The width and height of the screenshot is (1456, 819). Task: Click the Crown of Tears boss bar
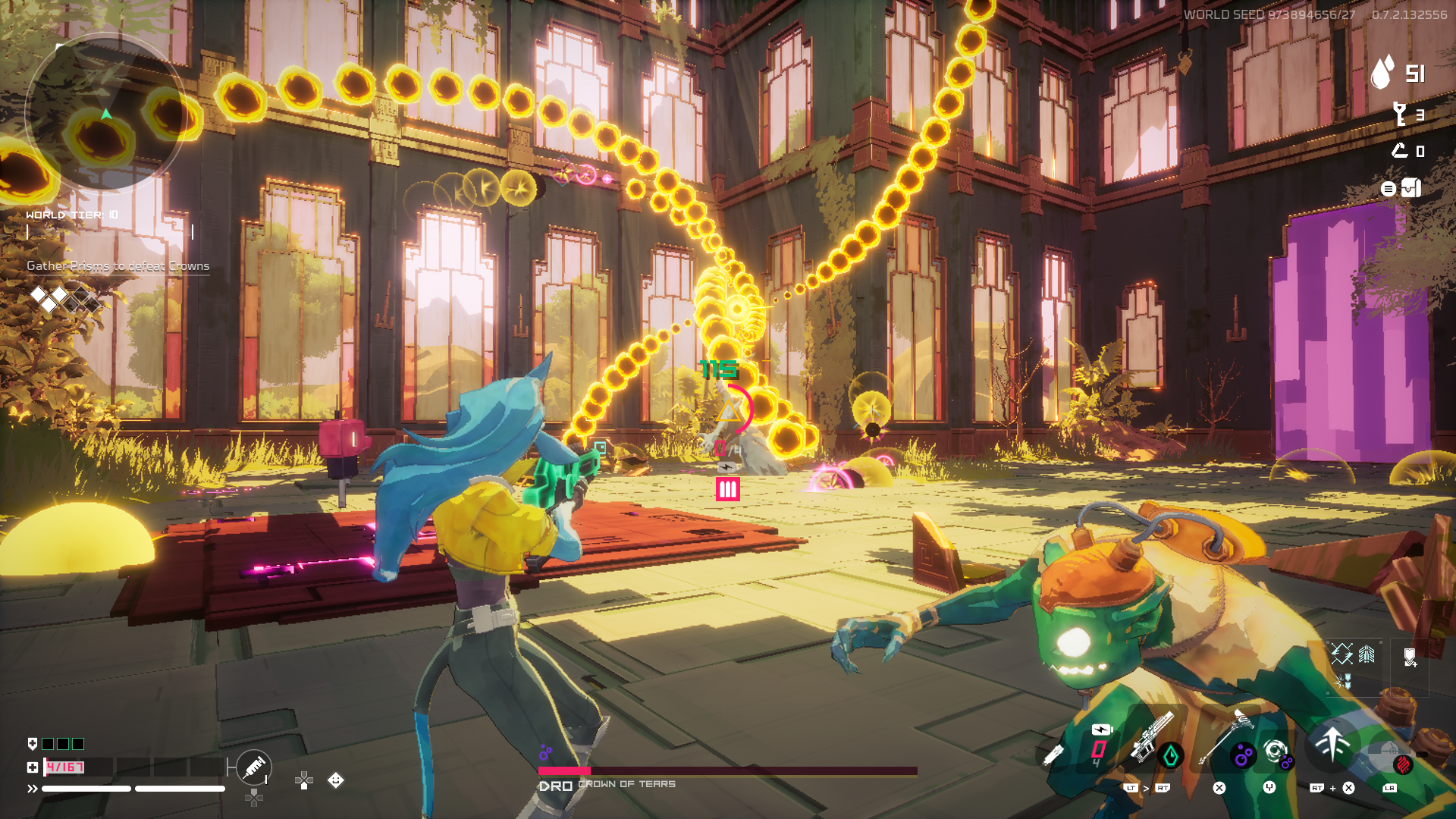click(x=727, y=771)
